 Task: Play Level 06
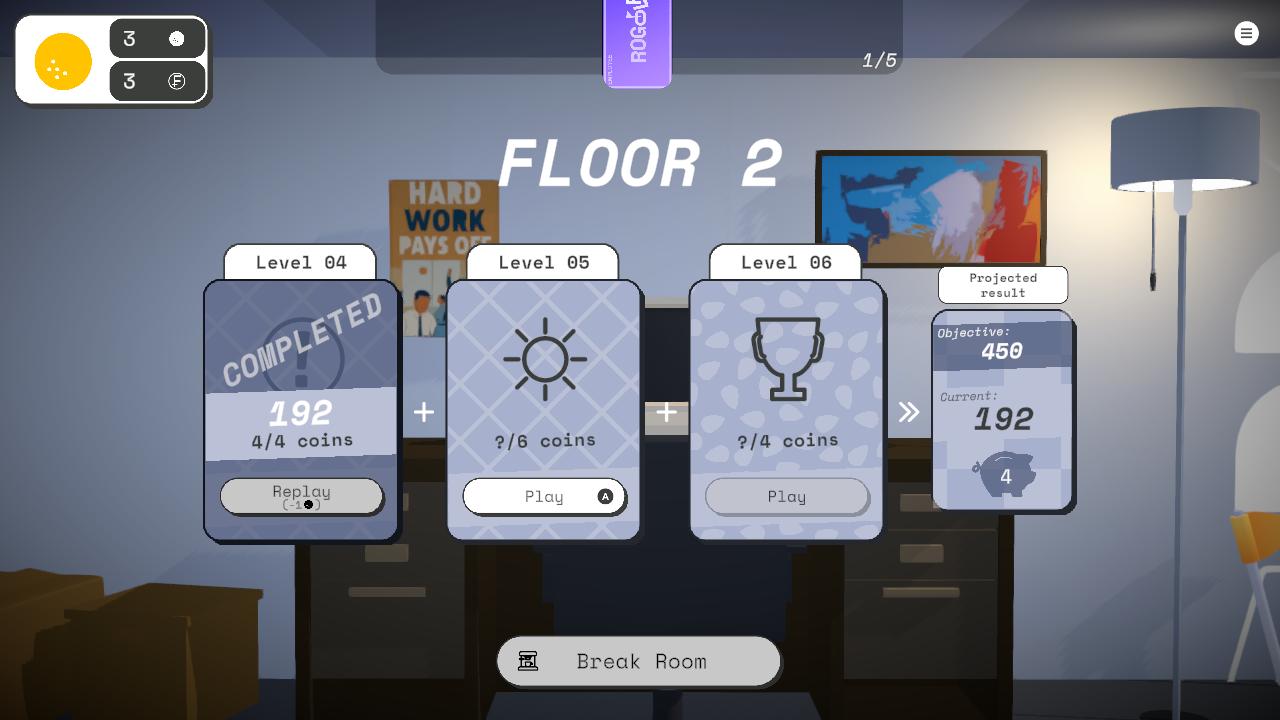(x=786, y=496)
